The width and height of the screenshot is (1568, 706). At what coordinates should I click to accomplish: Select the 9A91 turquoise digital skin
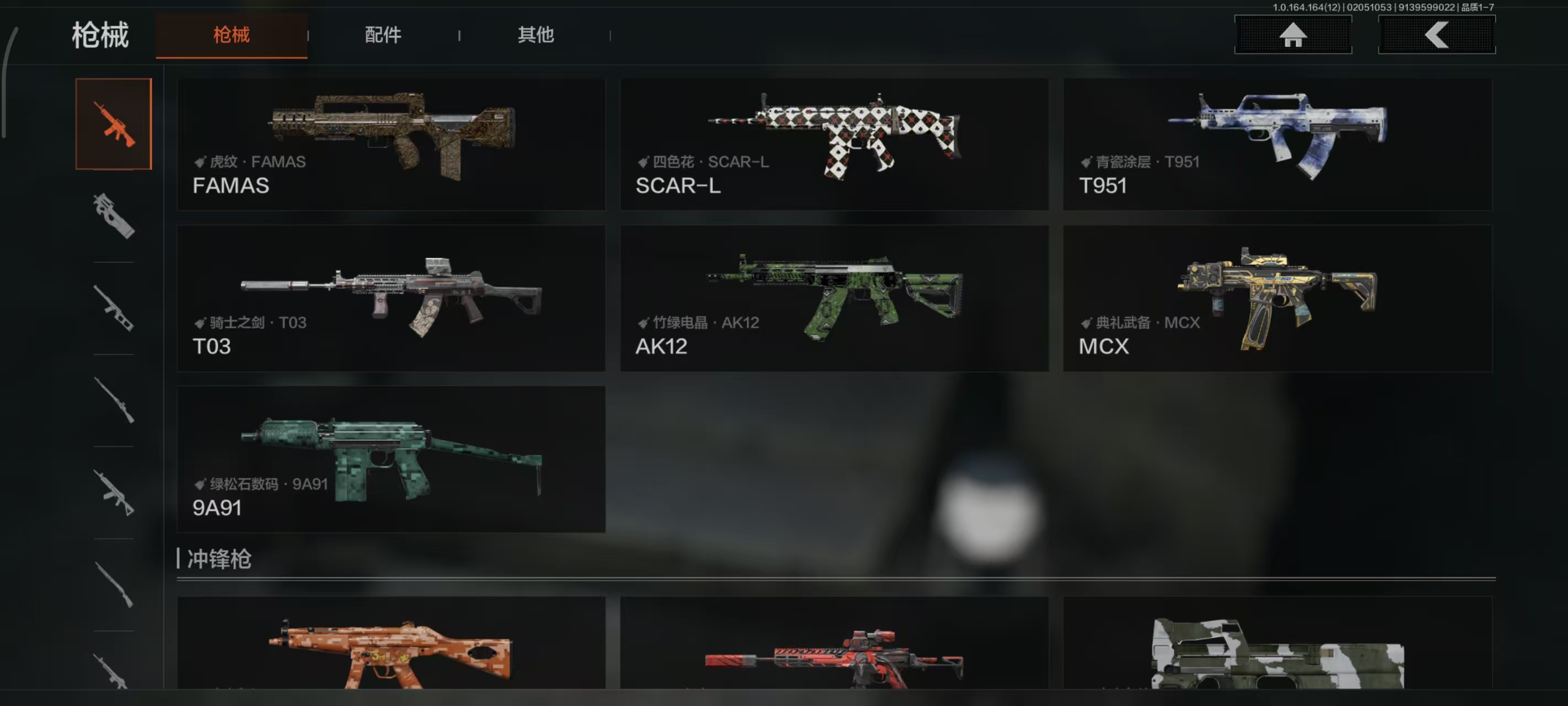tap(391, 459)
